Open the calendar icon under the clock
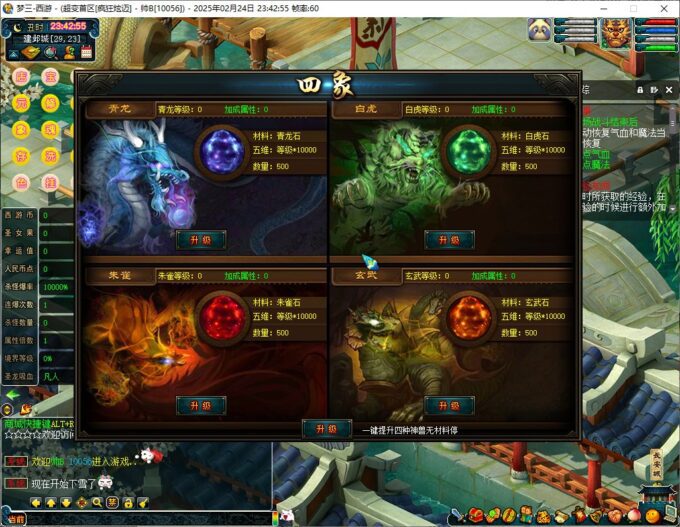Image resolution: width=680 pixels, height=527 pixels. (x=88, y=51)
